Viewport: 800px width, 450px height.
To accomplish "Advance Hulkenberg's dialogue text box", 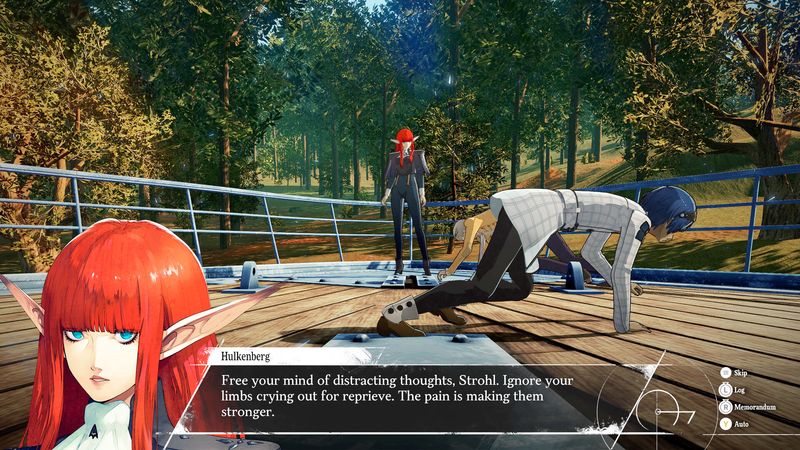I will pyautogui.click(x=400, y=396).
